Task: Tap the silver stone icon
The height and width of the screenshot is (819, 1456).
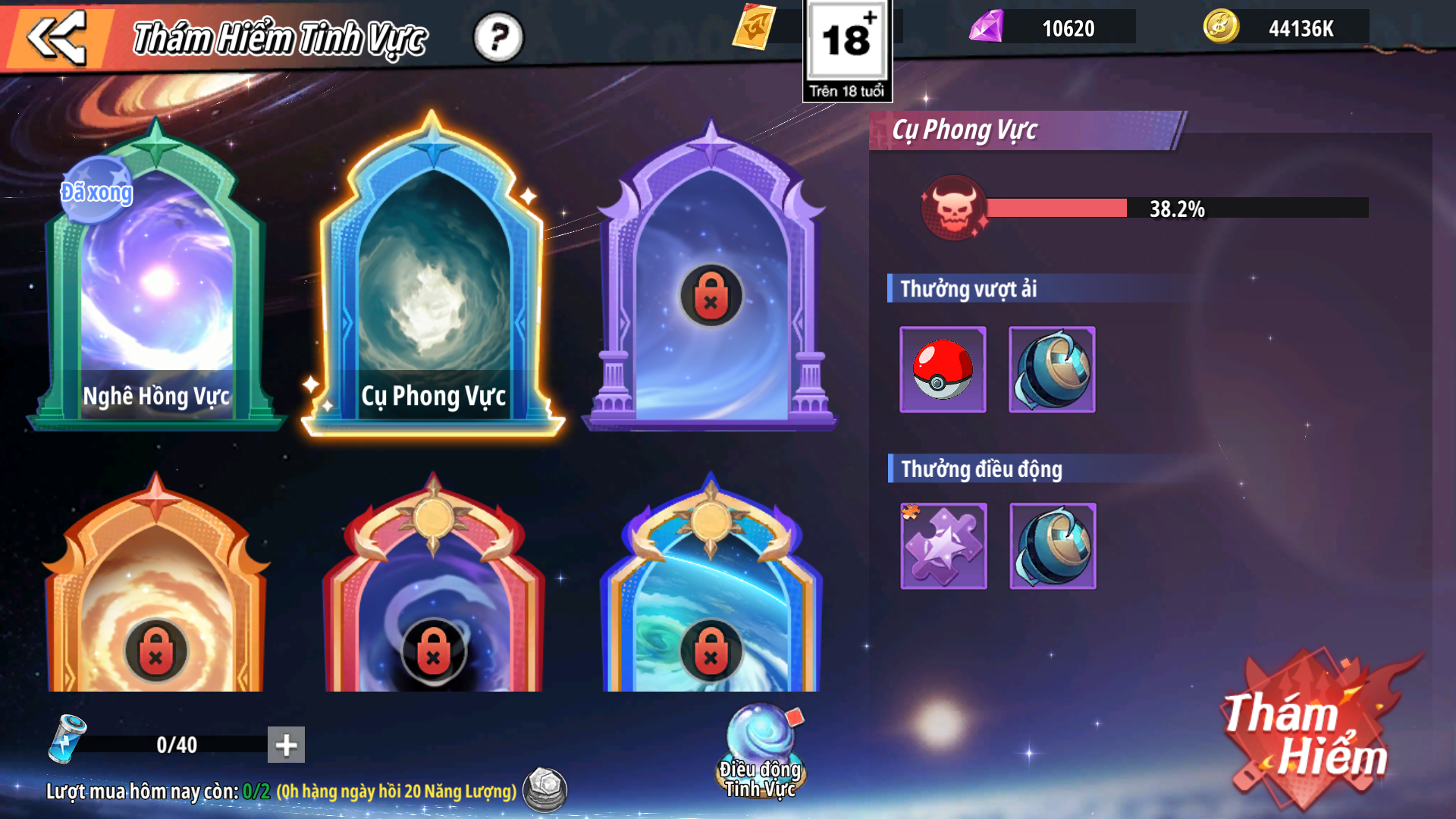Action: [x=545, y=789]
